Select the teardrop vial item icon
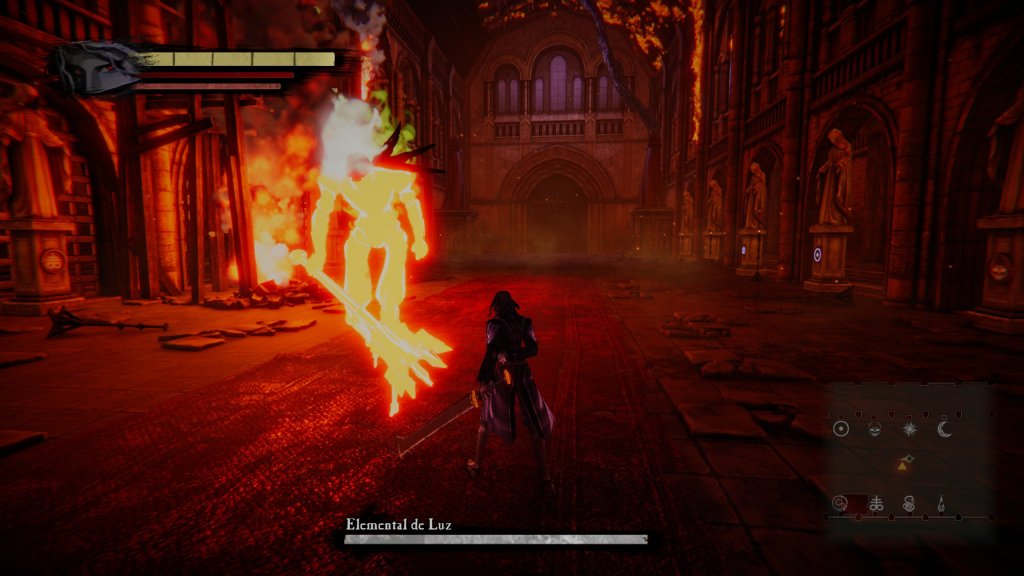Image resolution: width=1024 pixels, height=576 pixels. [x=941, y=504]
